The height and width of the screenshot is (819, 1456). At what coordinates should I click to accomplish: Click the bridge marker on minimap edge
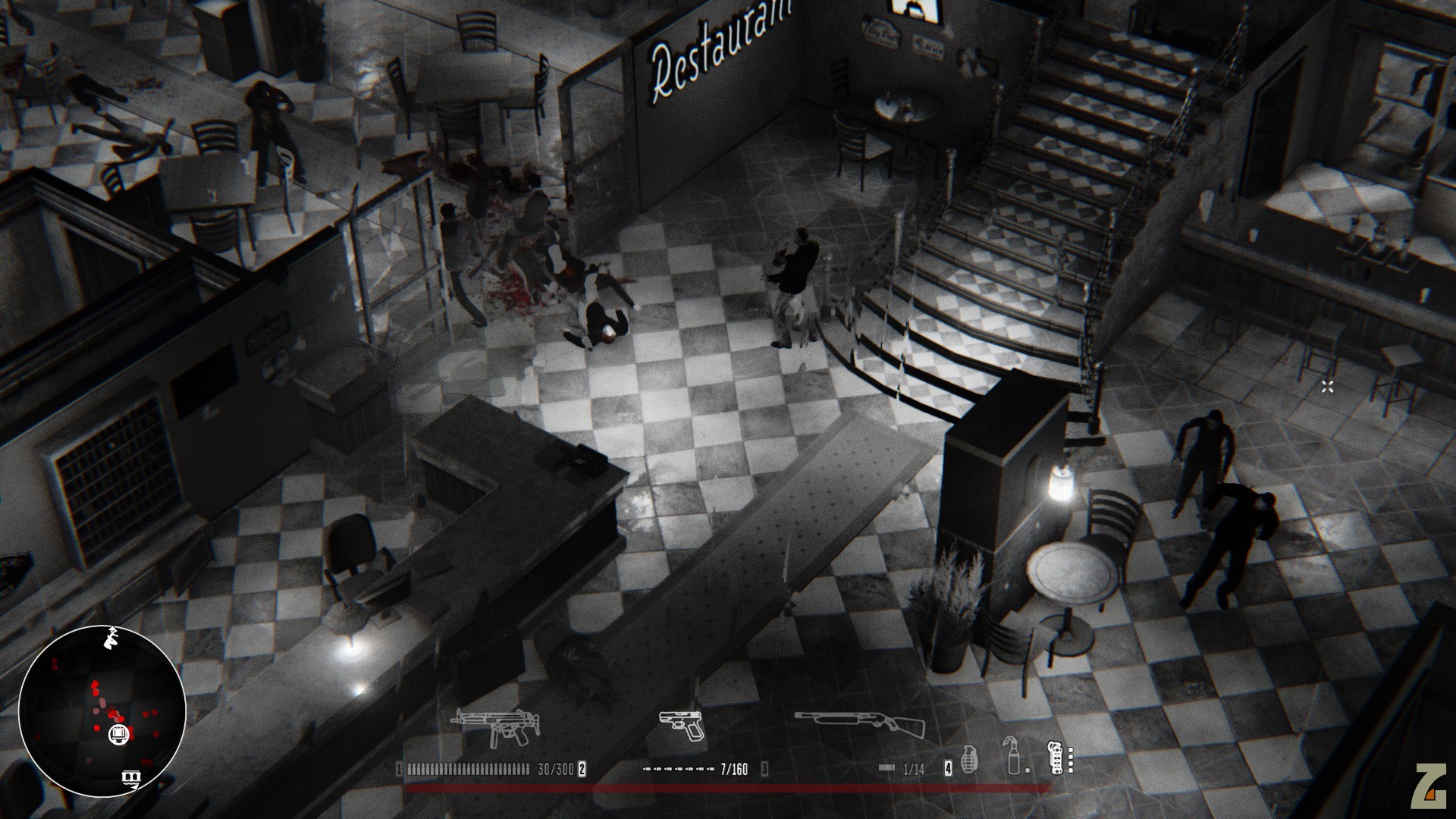tap(132, 777)
